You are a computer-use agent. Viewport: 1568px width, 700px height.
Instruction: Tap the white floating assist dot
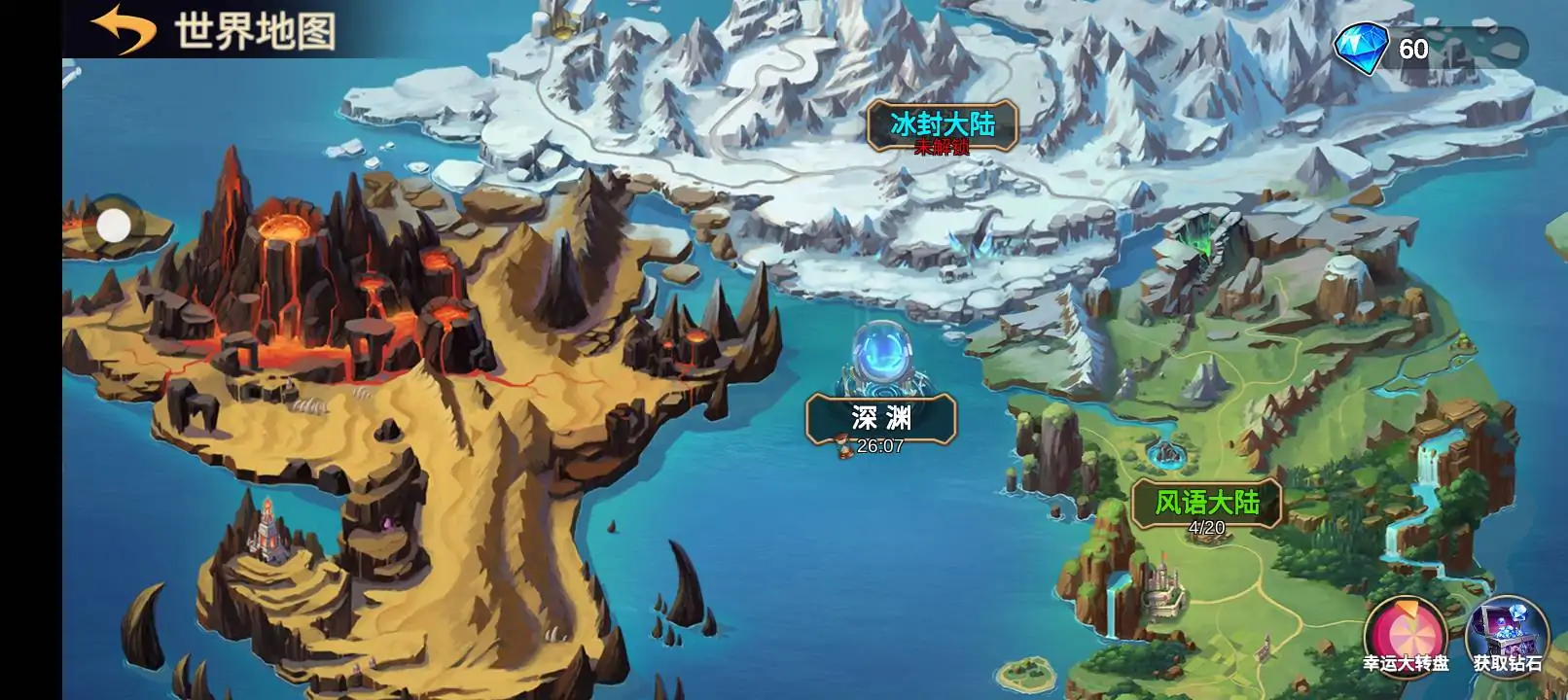click(x=114, y=227)
